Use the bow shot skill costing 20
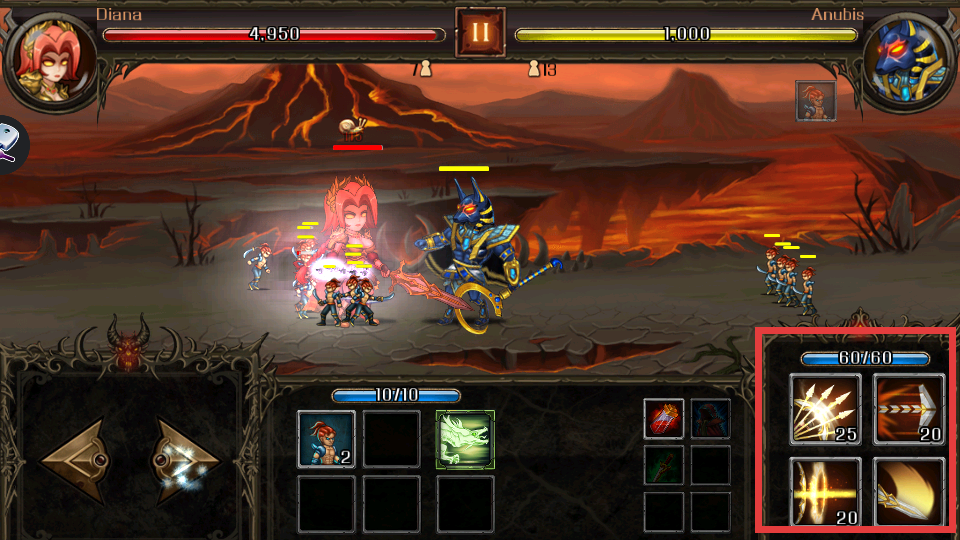This screenshot has width=960, height=540. 909,408
